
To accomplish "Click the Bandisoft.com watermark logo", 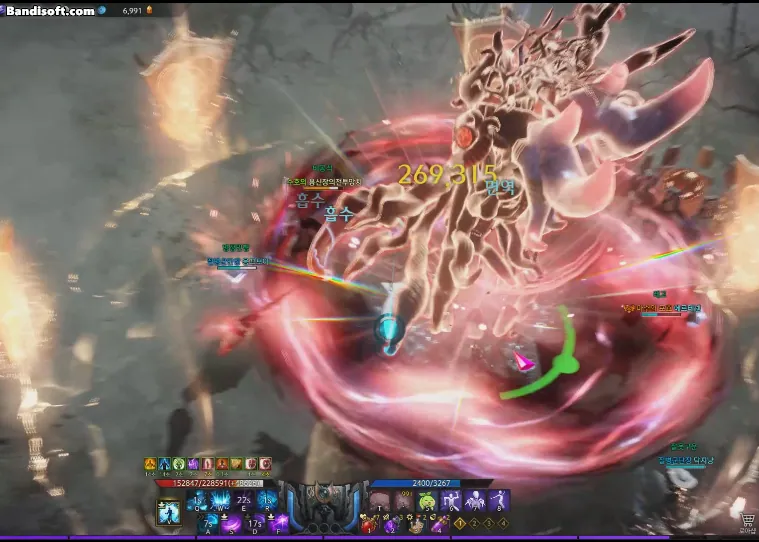I will click(52, 10).
